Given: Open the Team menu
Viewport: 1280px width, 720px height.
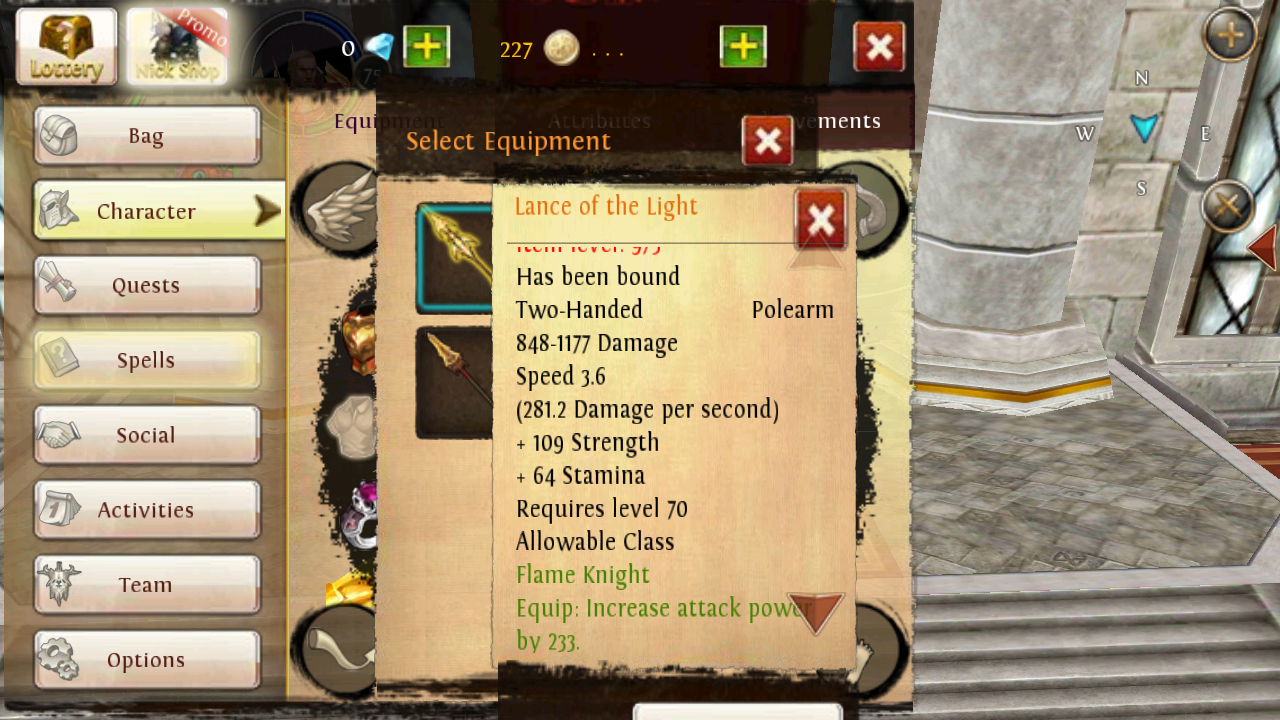Looking at the screenshot, I should (147, 585).
